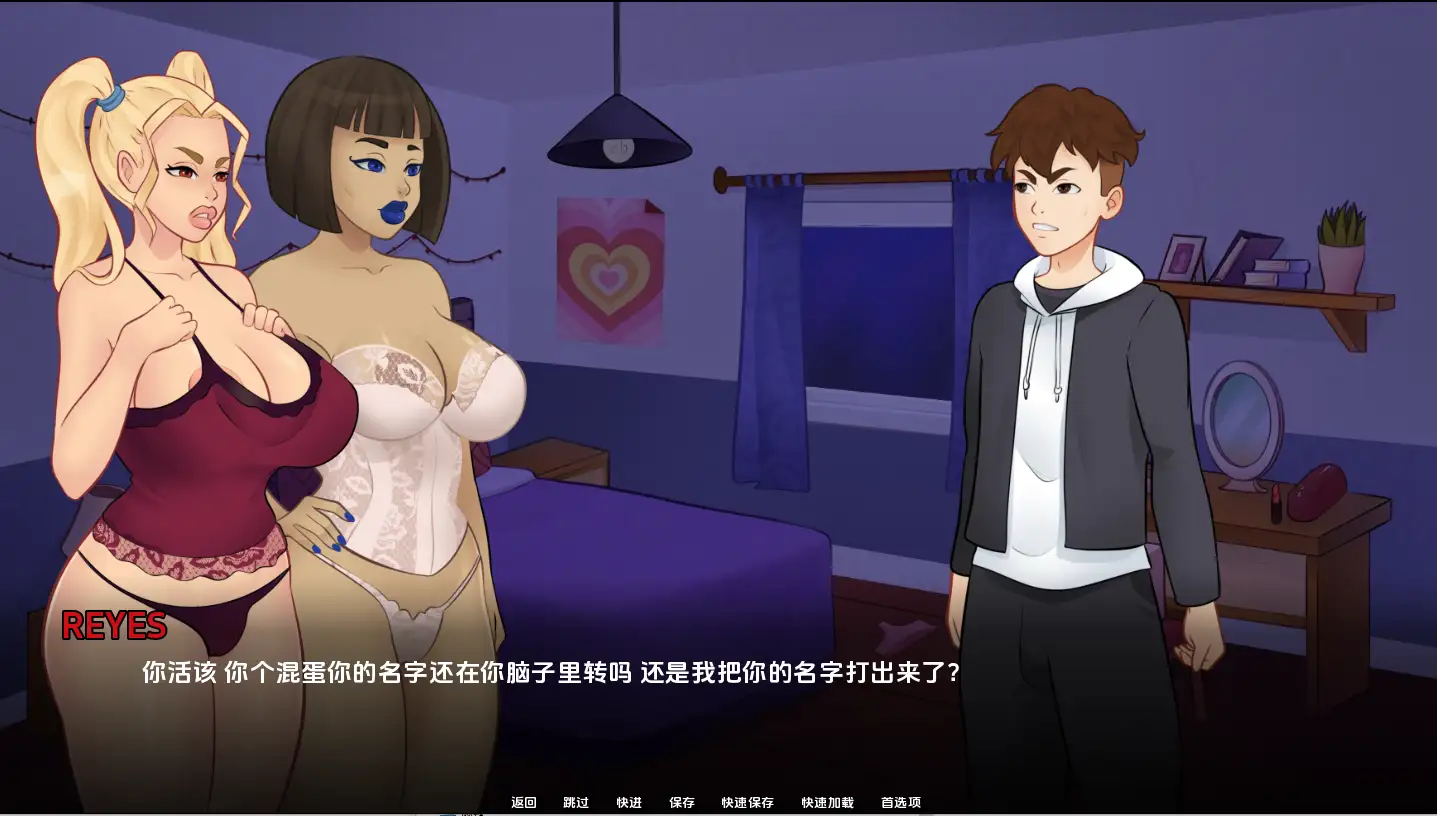
Task: Click the REYES name label
Action: pos(115,626)
